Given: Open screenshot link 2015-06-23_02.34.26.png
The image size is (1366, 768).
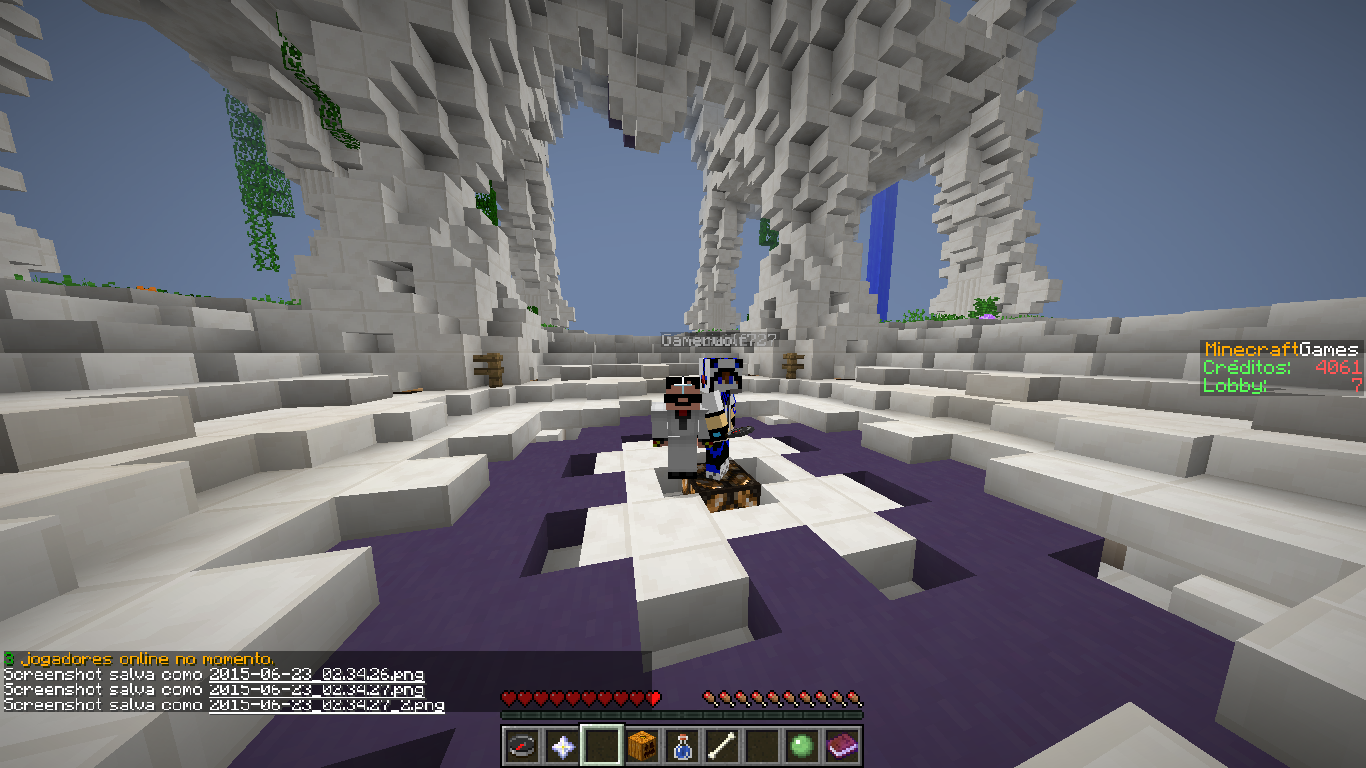Looking at the screenshot, I should (x=316, y=674).
